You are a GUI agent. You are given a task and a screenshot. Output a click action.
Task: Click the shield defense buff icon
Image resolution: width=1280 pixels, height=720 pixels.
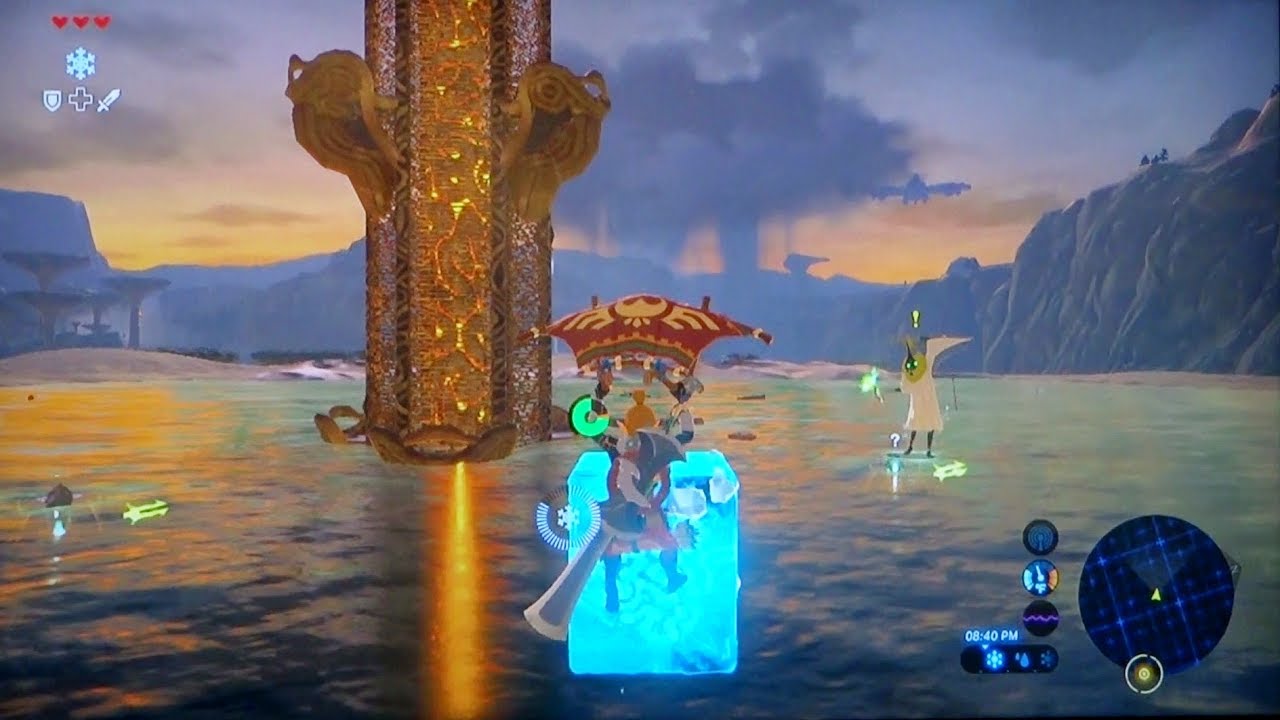coord(52,99)
